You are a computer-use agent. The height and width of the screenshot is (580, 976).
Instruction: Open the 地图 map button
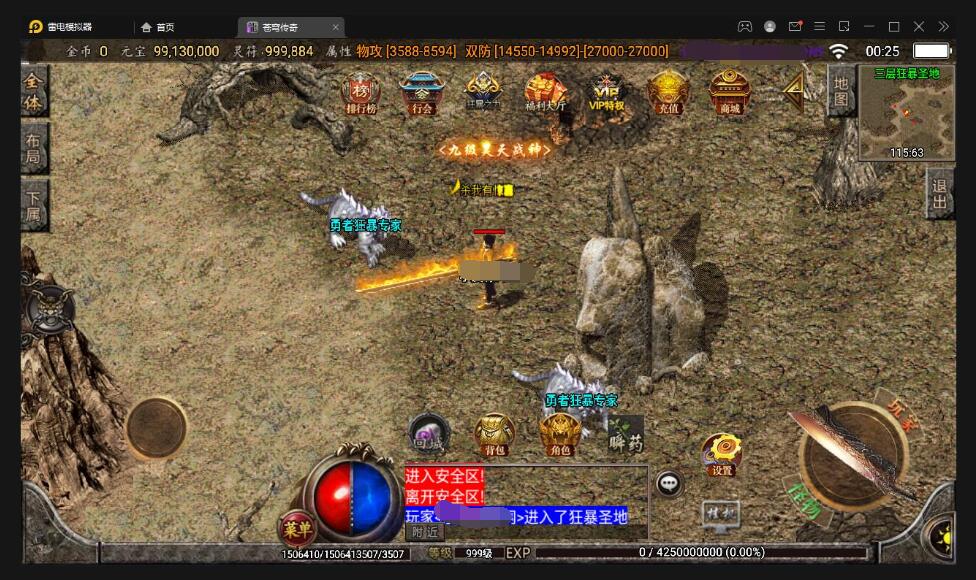click(840, 92)
